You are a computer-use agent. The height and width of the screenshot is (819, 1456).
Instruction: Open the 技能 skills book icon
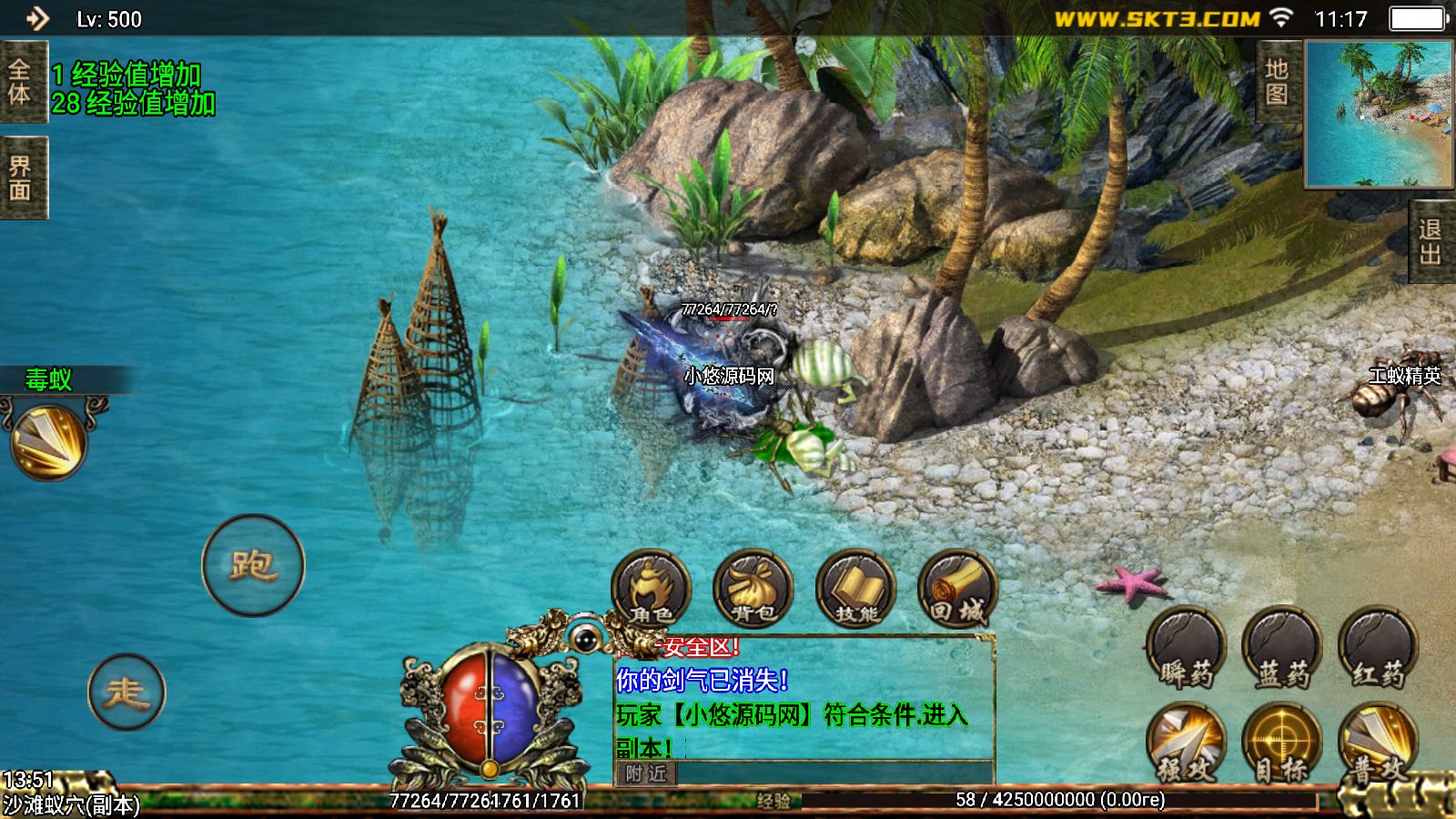[x=858, y=590]
